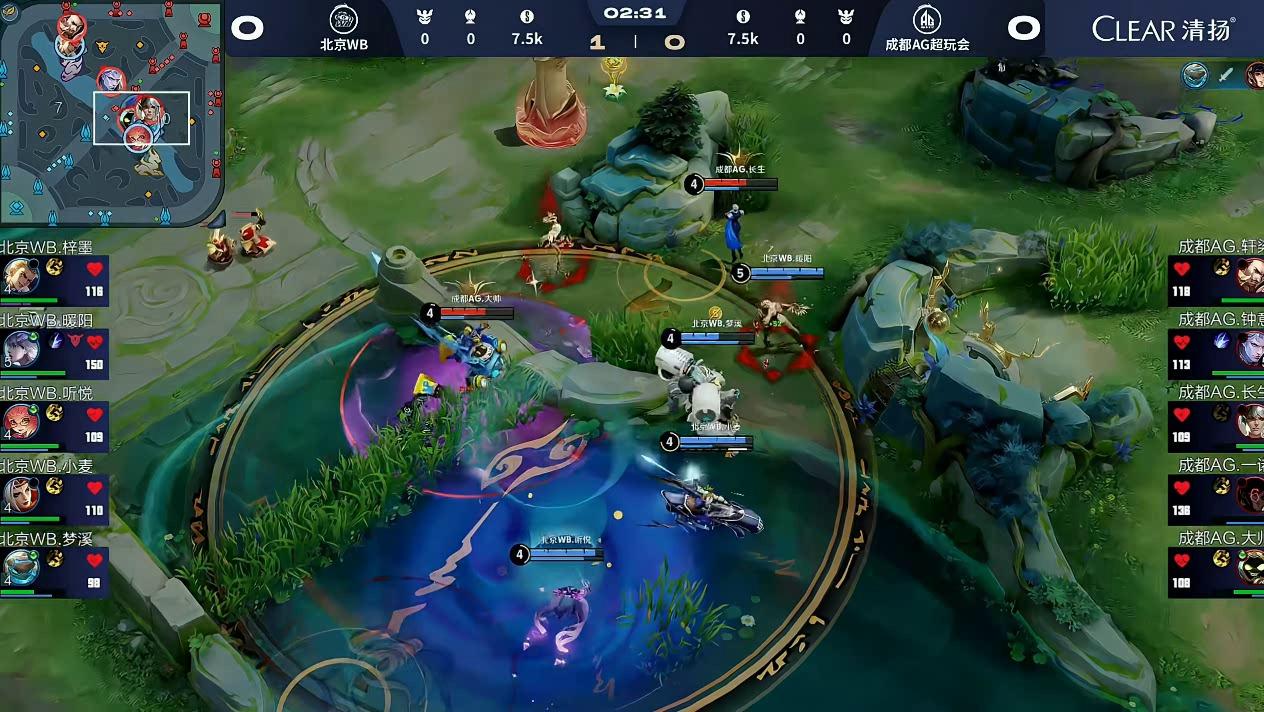This screenshot has height=712, width=1264.
Task: Click the 成都AG超玩会 team logo
Action: 927,19
